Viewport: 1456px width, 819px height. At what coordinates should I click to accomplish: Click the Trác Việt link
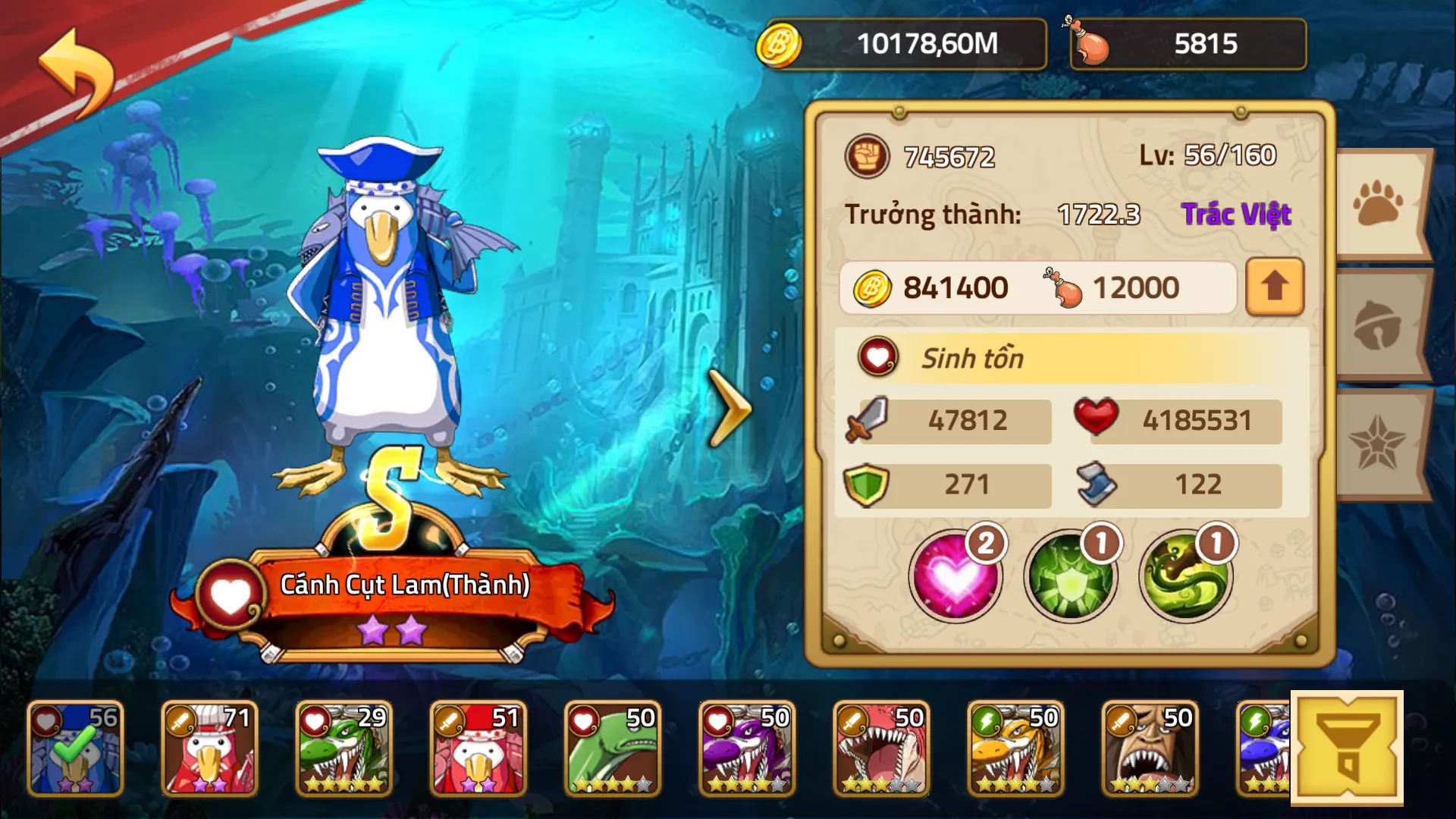(x=1236, y=214)
